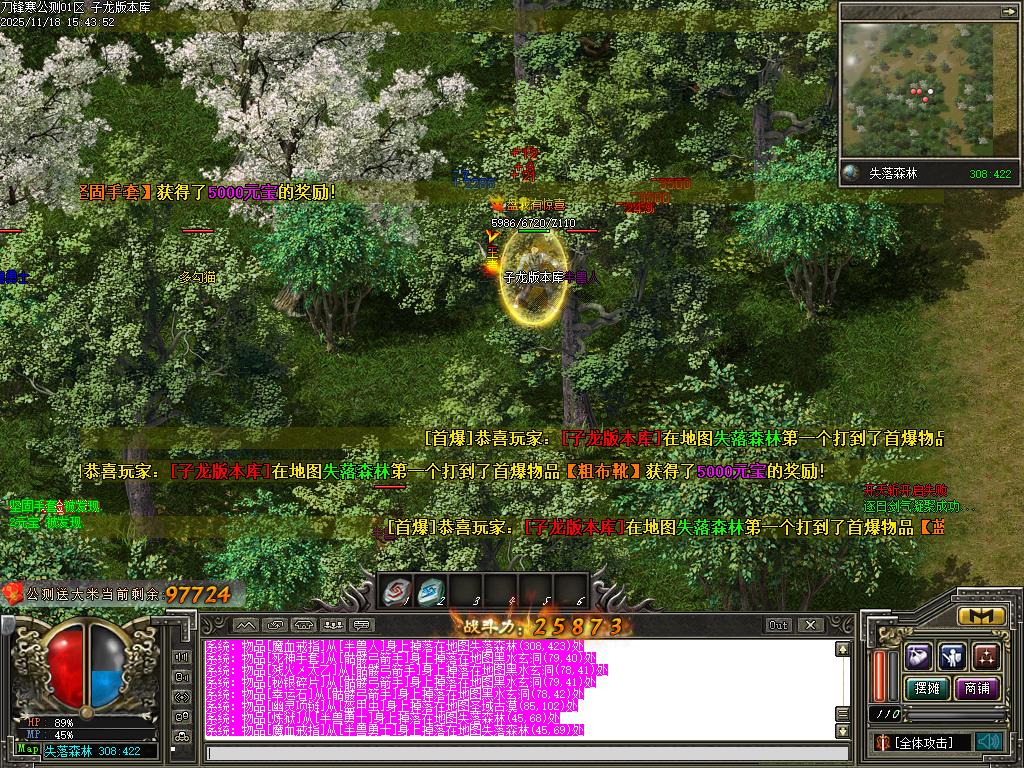Toggle sound with the speaker icon

click(989, 741)
